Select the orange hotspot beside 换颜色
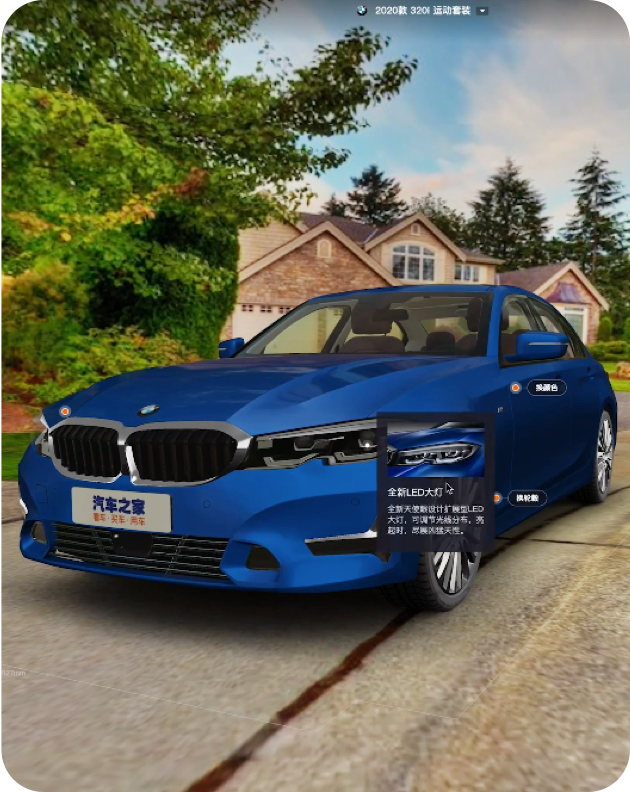This screenshot has height=792, width=630. click(516, 387)
